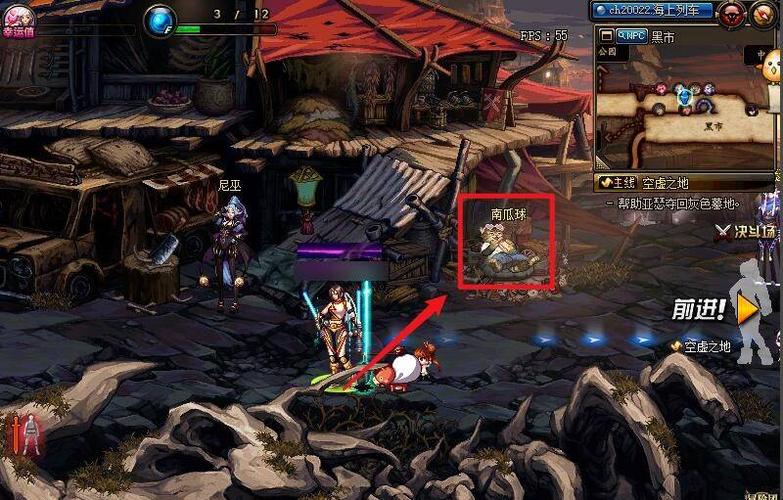The image size is (783, 500).
Task: Open the compass icon button
Action: pos(765,12)
